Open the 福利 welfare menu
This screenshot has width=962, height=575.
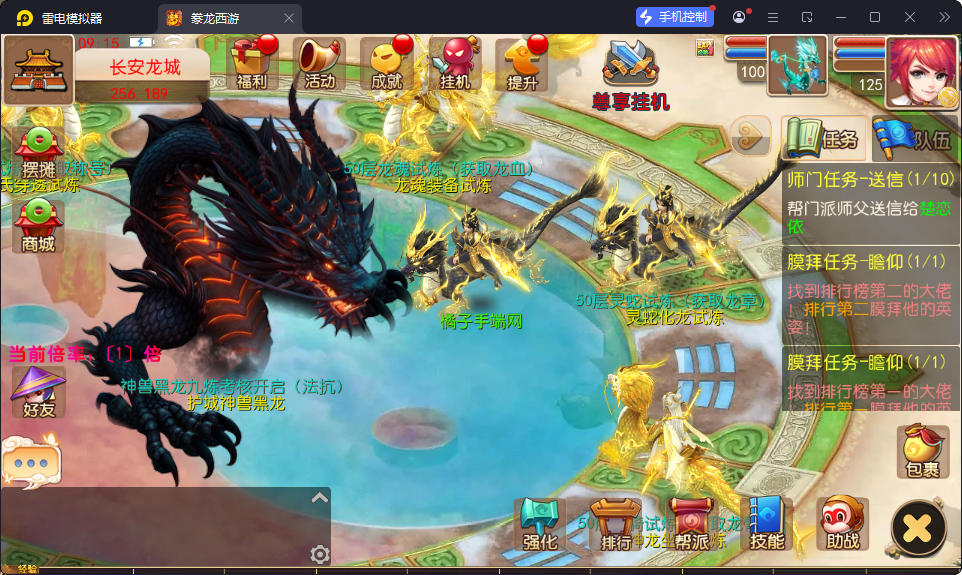pos(251,65)
